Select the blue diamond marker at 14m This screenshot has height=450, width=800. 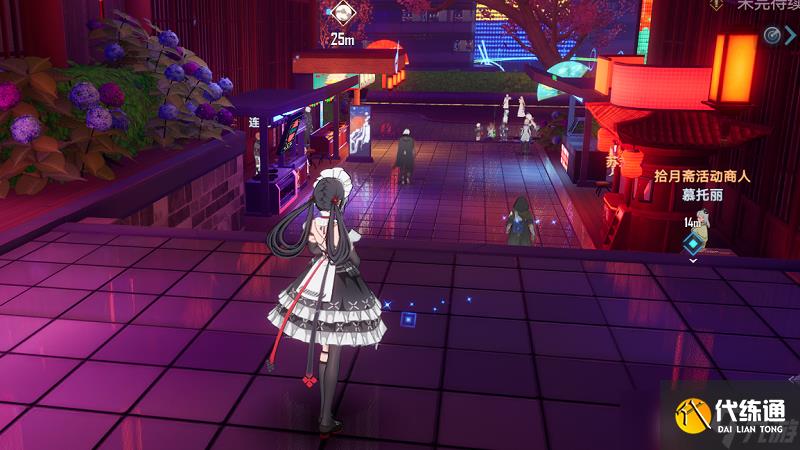tap(692, 243)
